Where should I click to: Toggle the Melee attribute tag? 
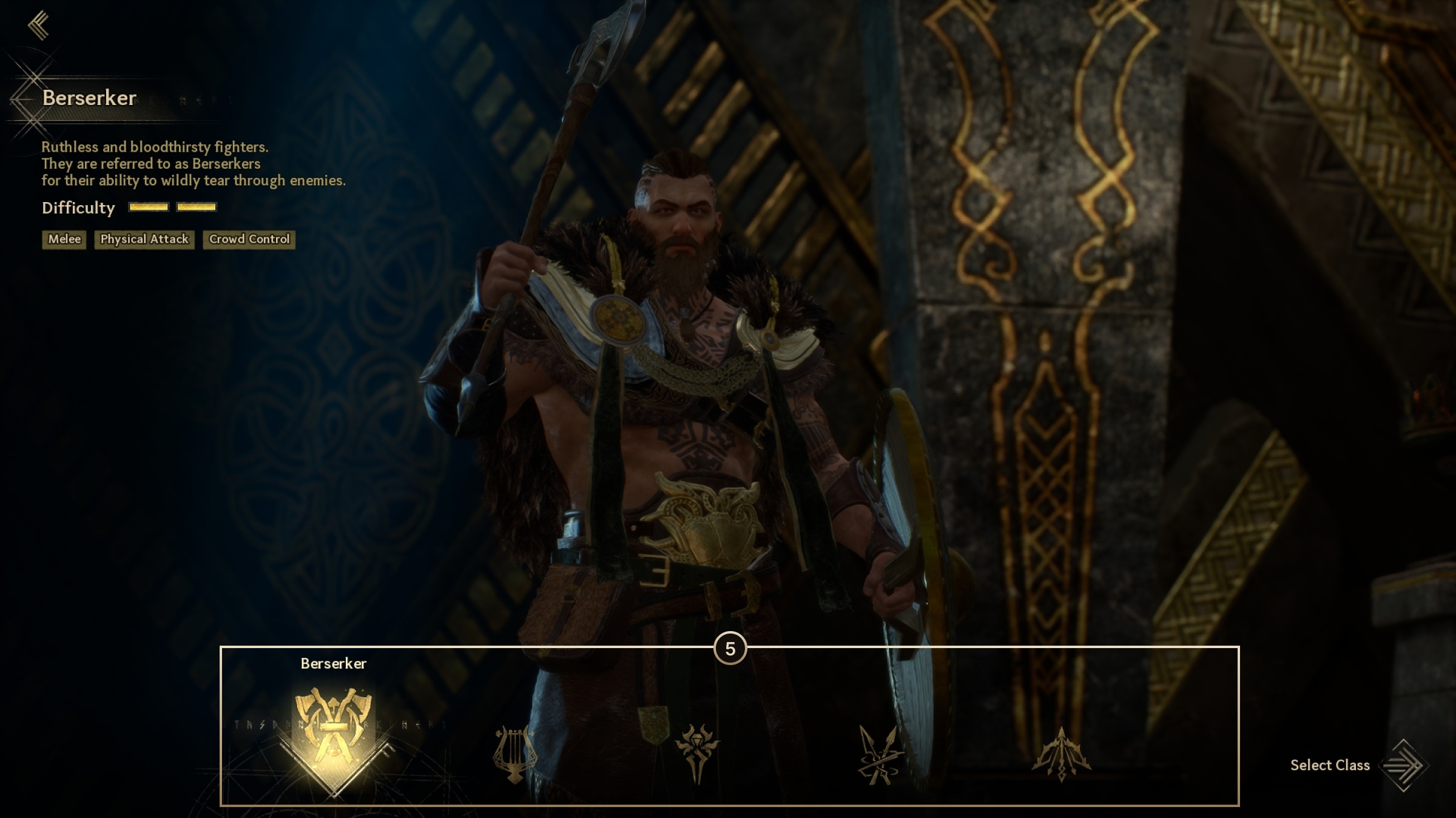pos(63,239)
